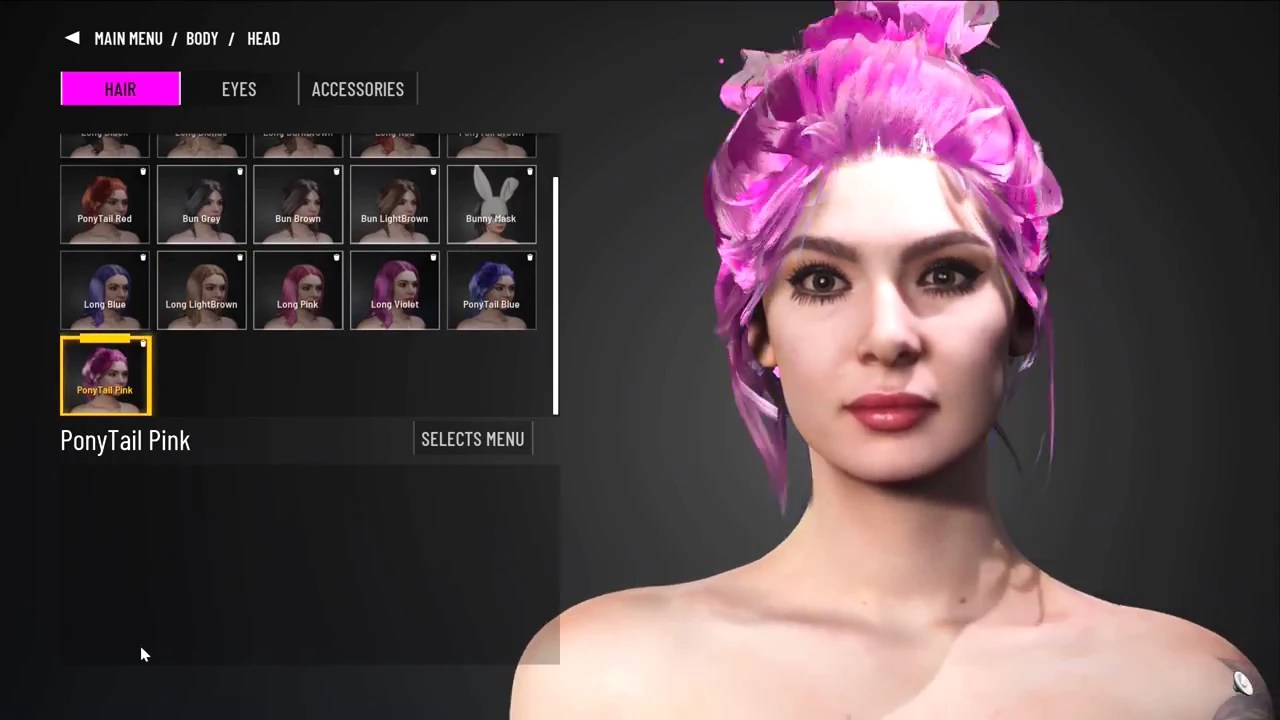Select the Bun LightBrown hairstyle
This screenshot has height=720, width=1280.
click(x=394, y=205)
